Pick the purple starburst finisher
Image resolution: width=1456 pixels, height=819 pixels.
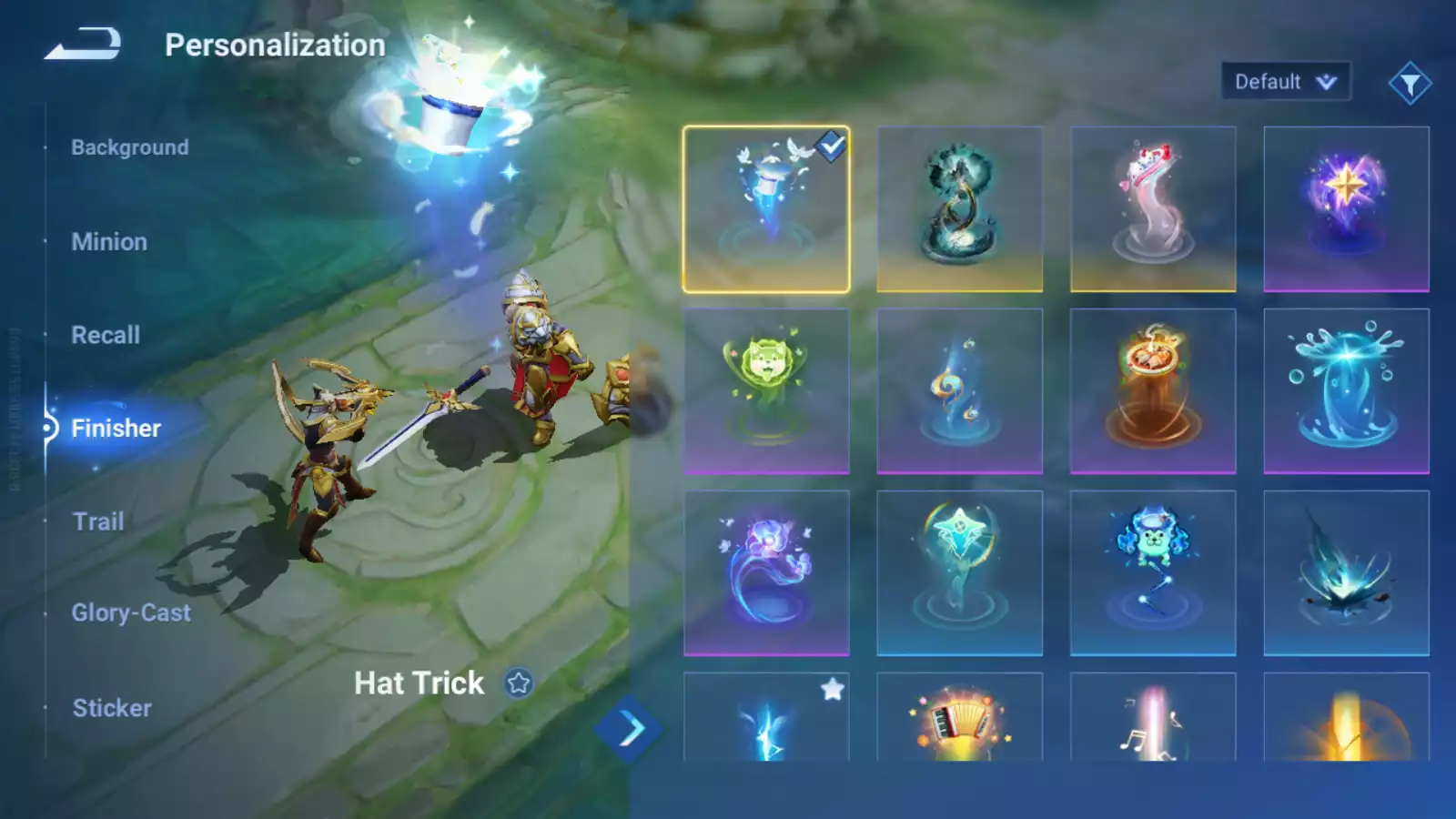(1346, 209)
